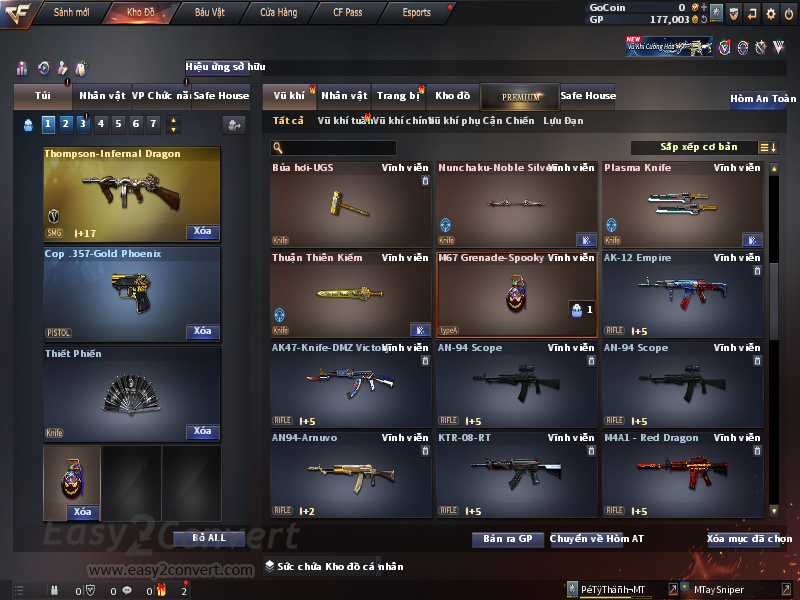Open the Sảnh mới lobby menu
800x600 pixels.
click(71, 13)
